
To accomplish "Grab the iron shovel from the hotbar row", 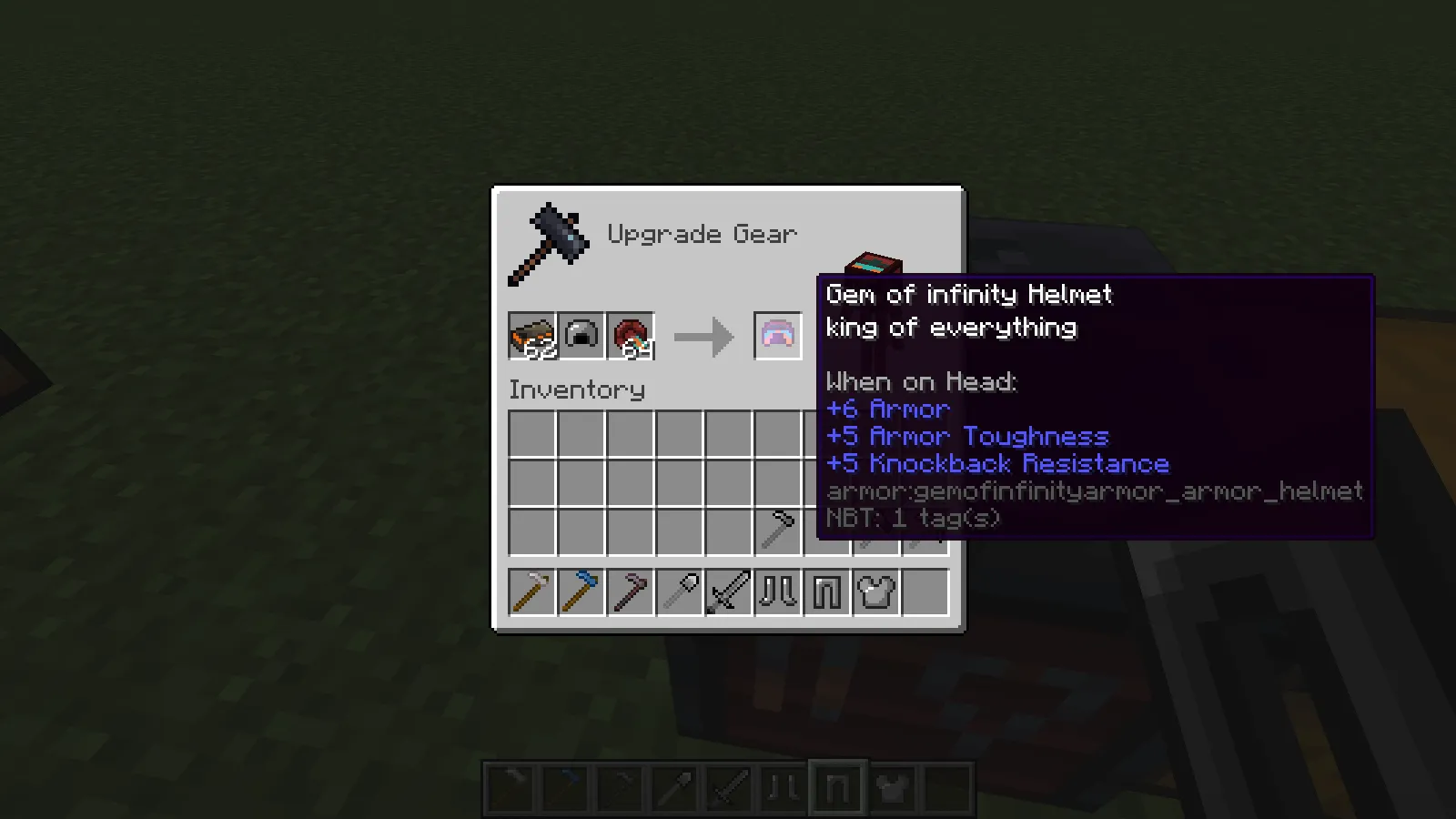I will 680,591.
